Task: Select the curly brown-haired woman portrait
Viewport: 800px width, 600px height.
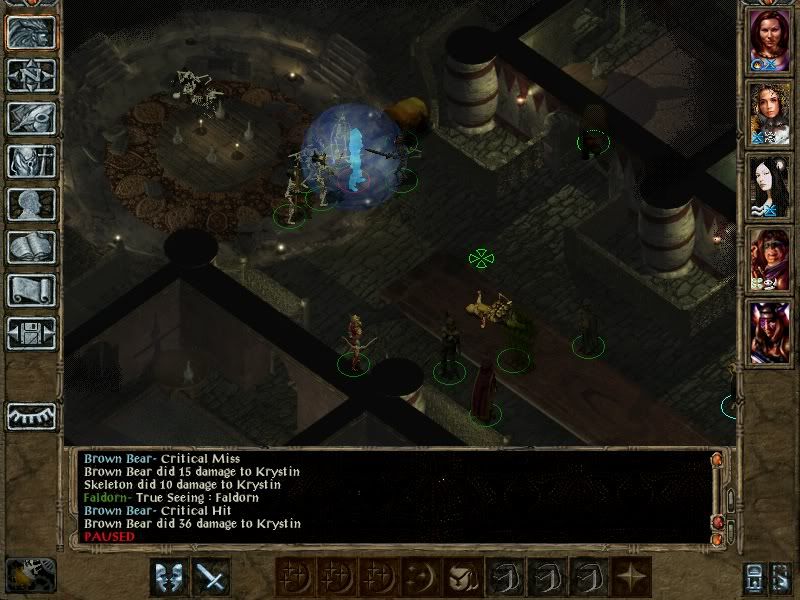Action: point(771,113)
